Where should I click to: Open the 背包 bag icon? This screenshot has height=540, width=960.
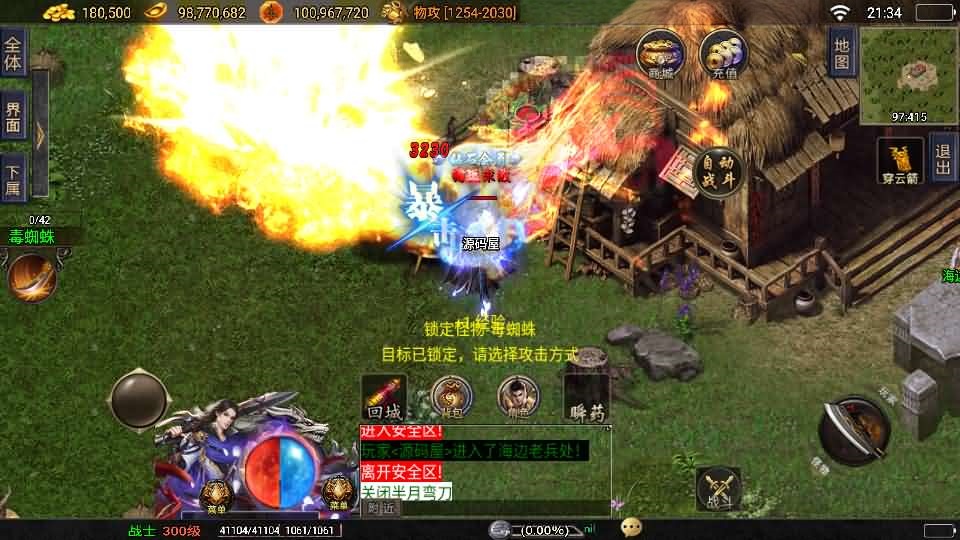tap(451, 397)
